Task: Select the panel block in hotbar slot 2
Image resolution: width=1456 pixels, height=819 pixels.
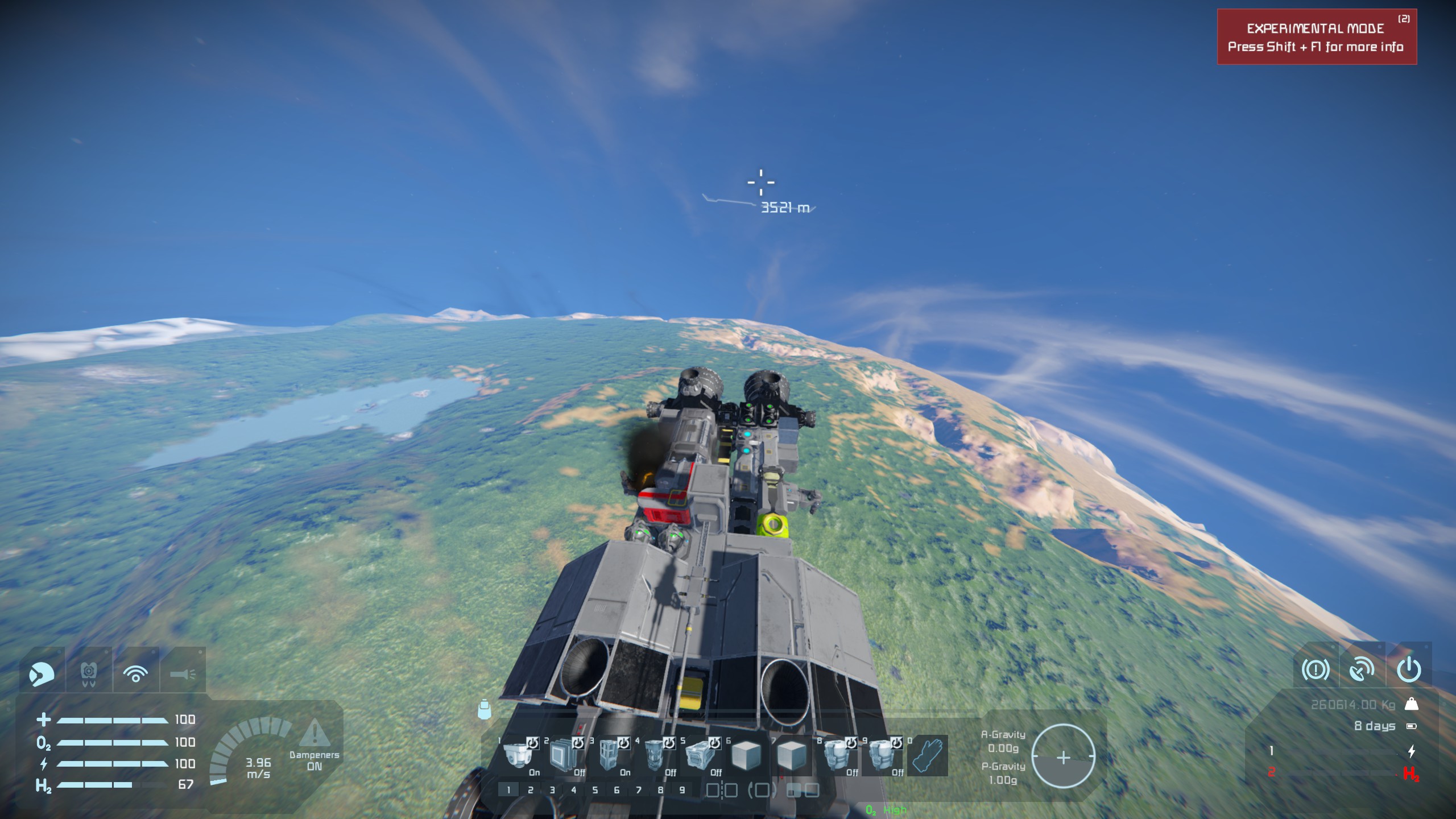Action: coord(564,755)
